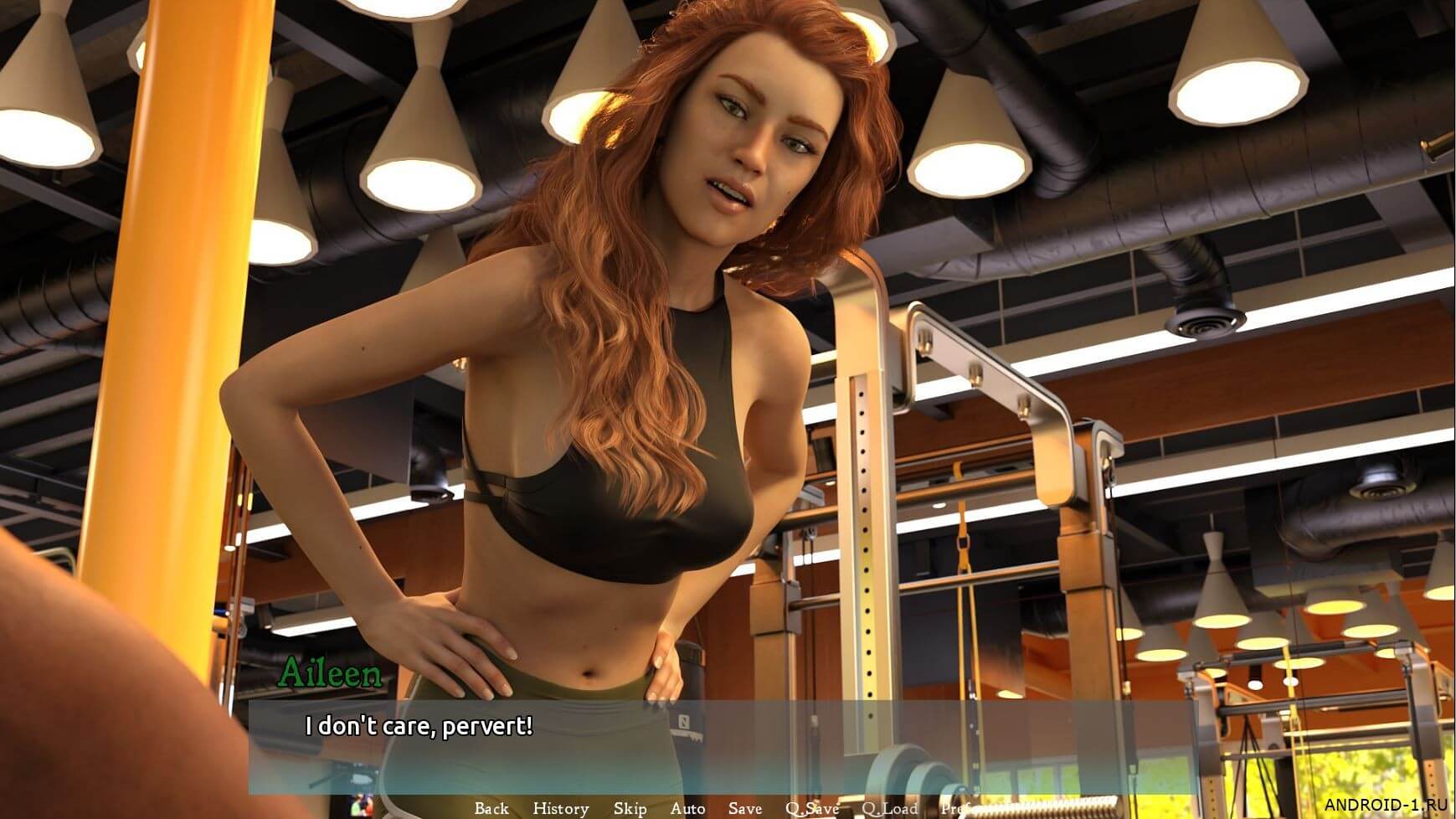Viewport: 1456px width, 819px height.
Task: Open the Save game screen
Action: [x=744, y=808]
